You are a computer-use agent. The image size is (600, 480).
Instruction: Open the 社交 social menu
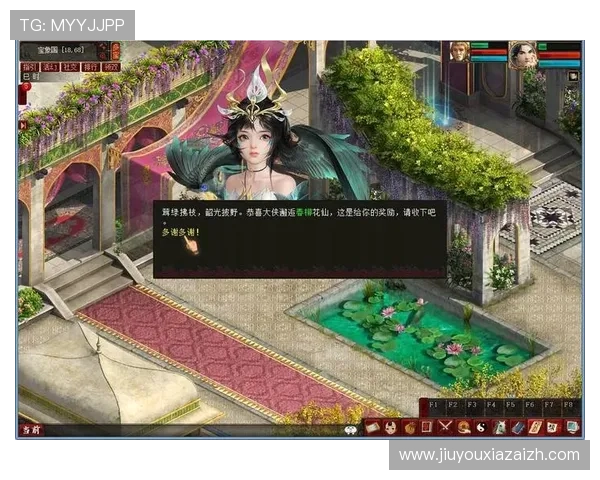pos(70,67)
